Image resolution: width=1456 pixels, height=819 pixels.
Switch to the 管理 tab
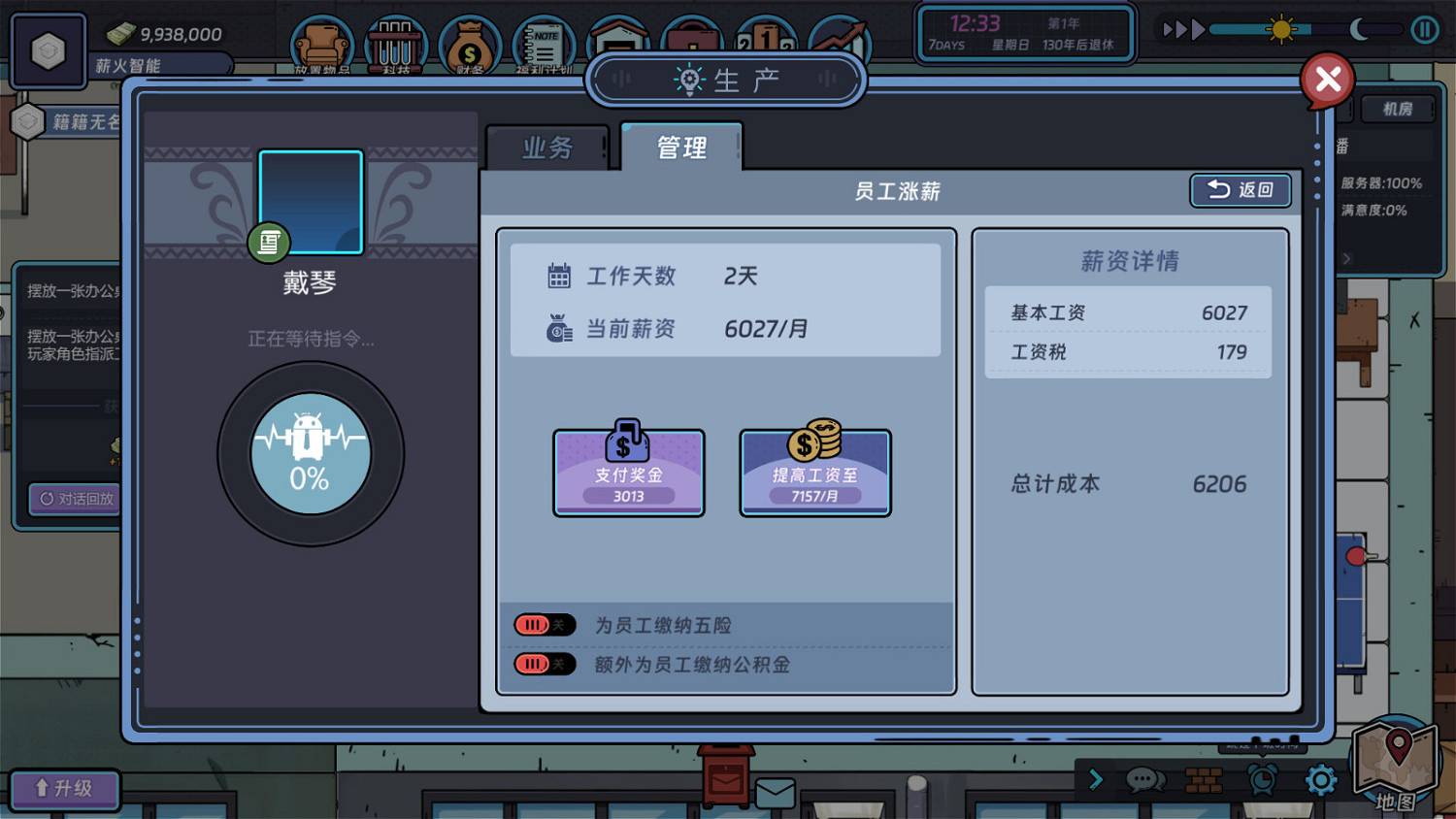pos(680,147)
